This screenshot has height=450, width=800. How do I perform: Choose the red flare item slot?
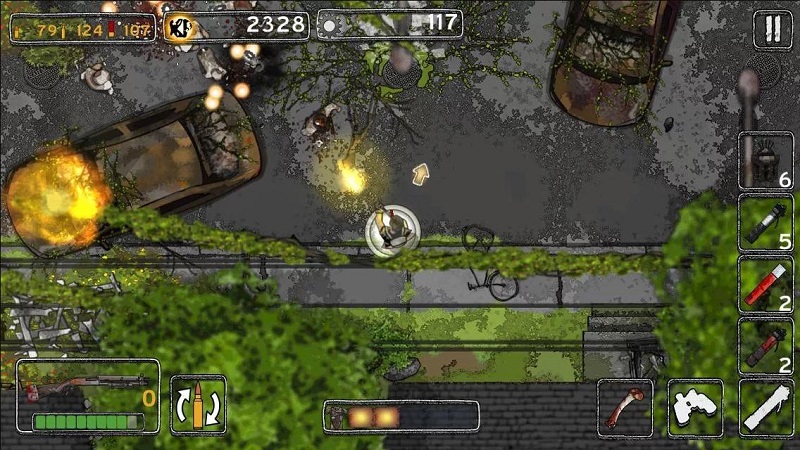[x=766, y=284]
